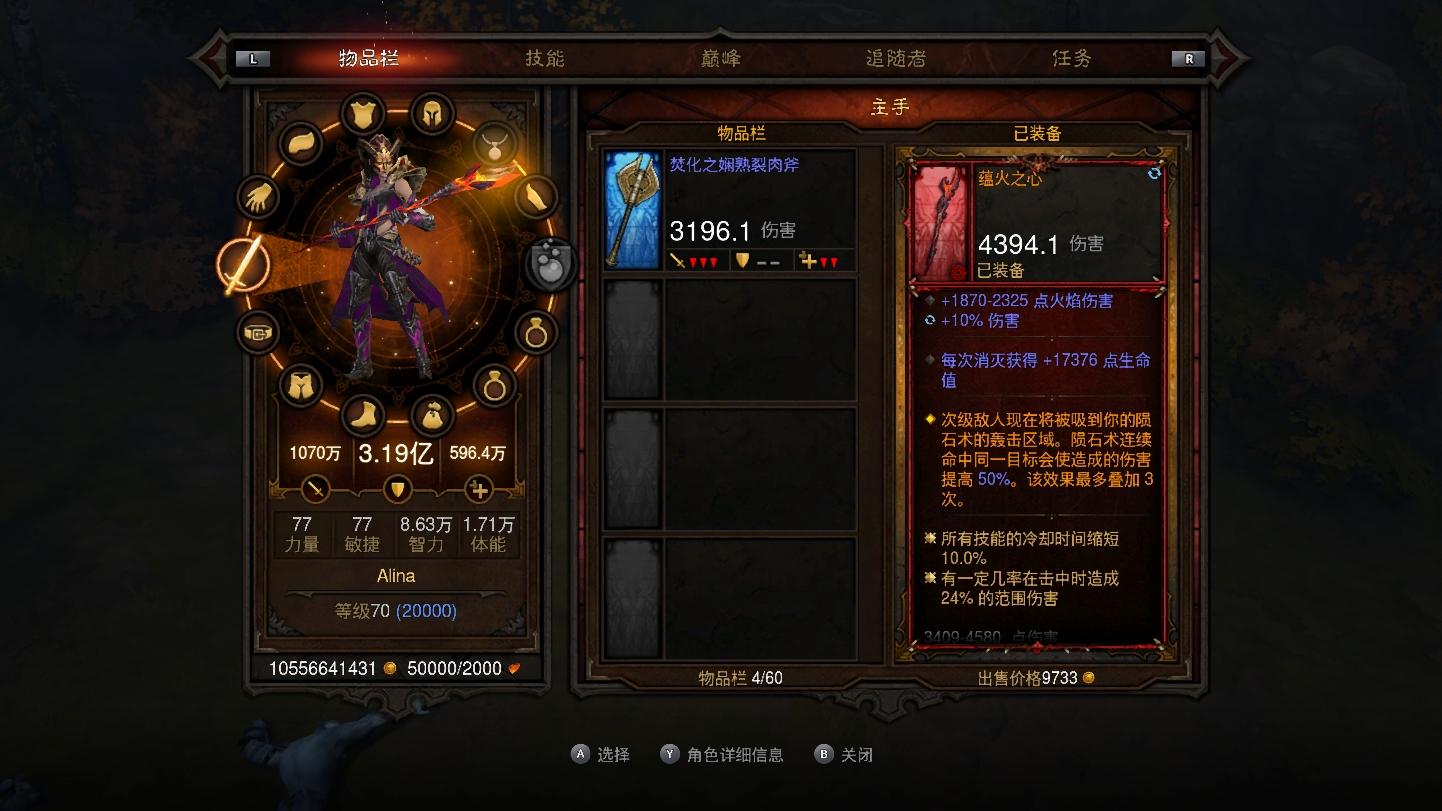Image resolution: width=1442 pixels, height=811 pixels.
Task: Select the helmet equipment slot
Action: click(x=432, y=114)
